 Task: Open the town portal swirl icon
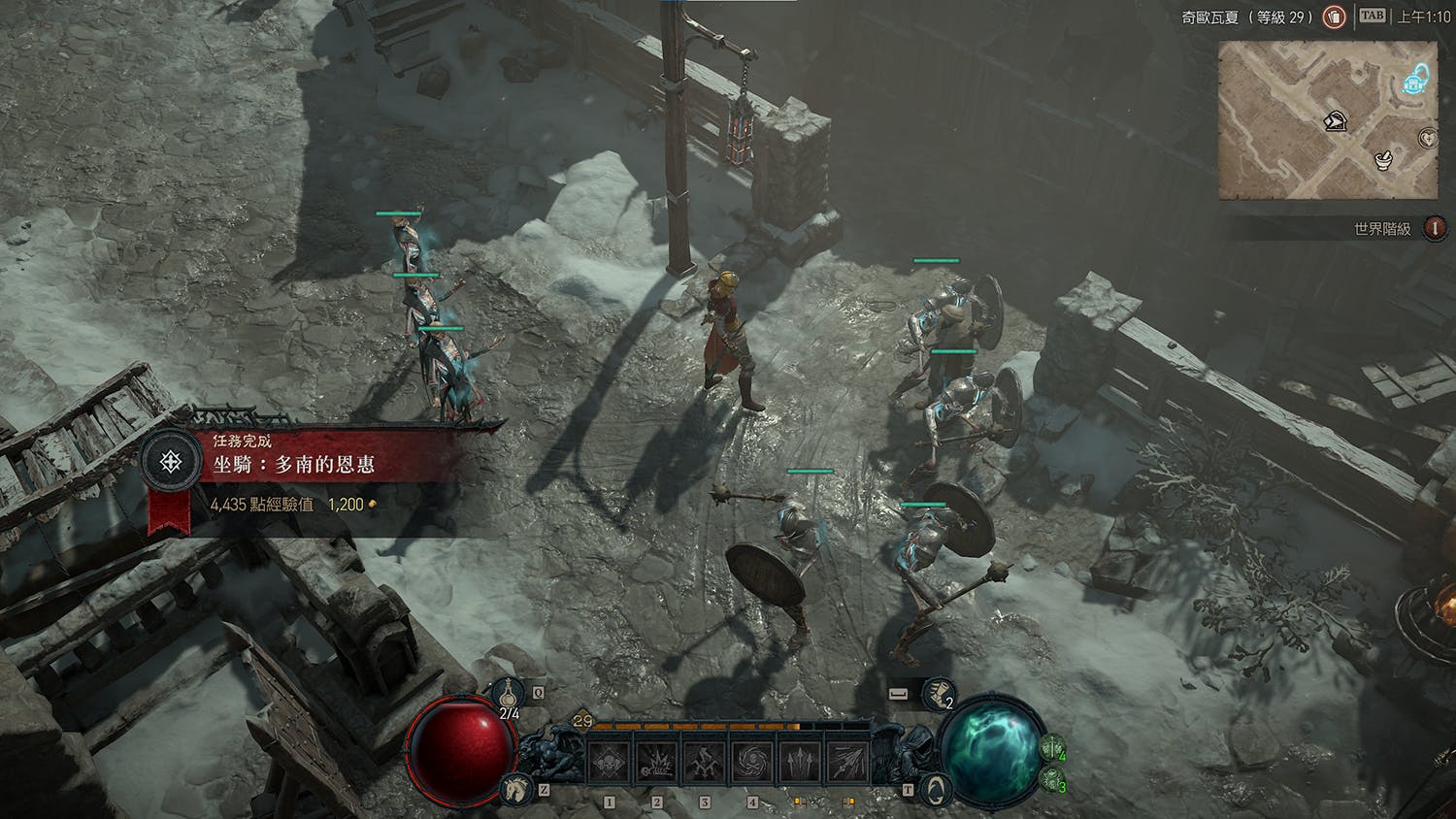pos(933,788)
